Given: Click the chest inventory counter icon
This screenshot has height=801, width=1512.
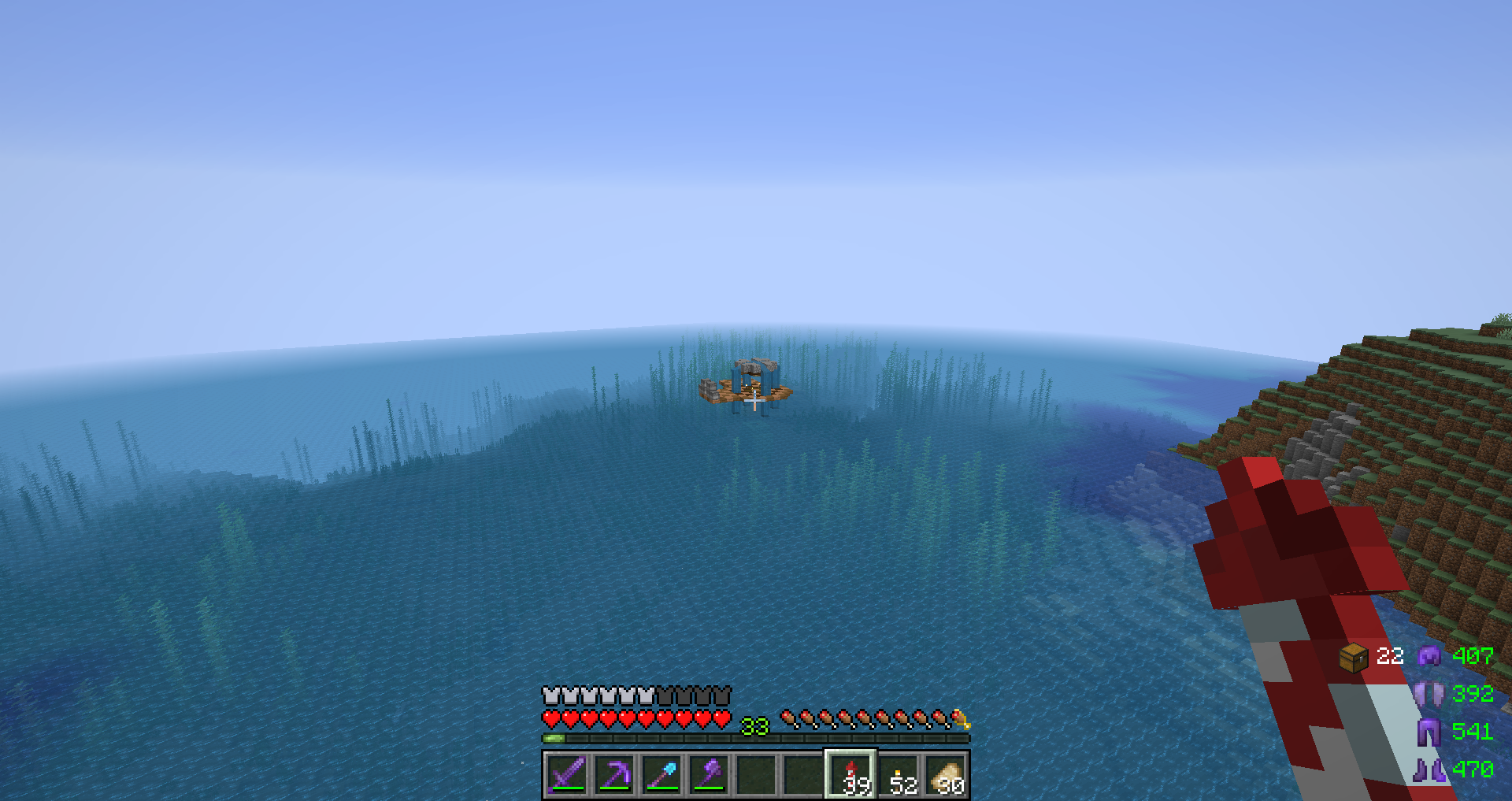Looking at the screenshot, I should (1354, 657).
